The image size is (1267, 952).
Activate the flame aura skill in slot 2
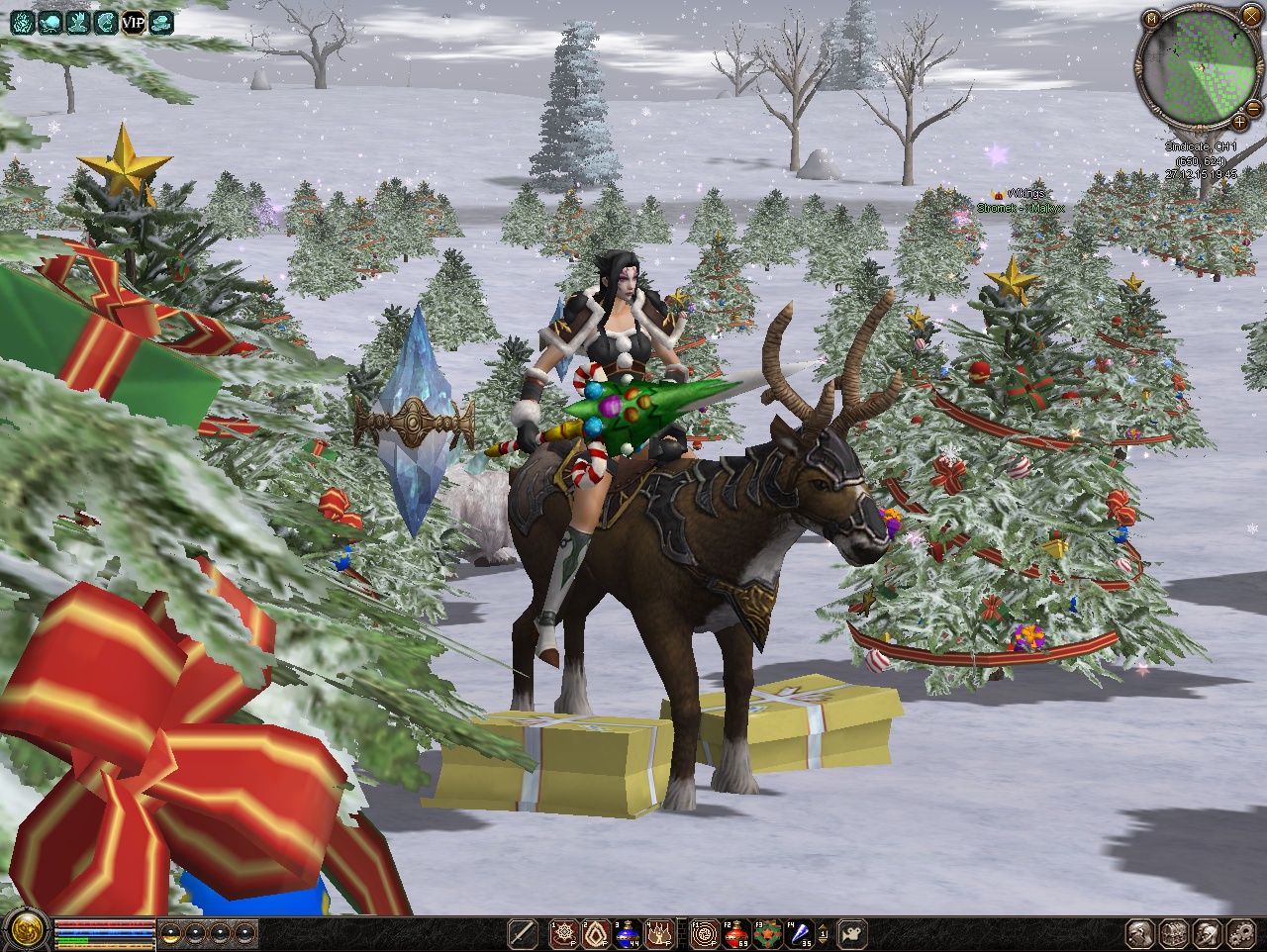point(596,932)
